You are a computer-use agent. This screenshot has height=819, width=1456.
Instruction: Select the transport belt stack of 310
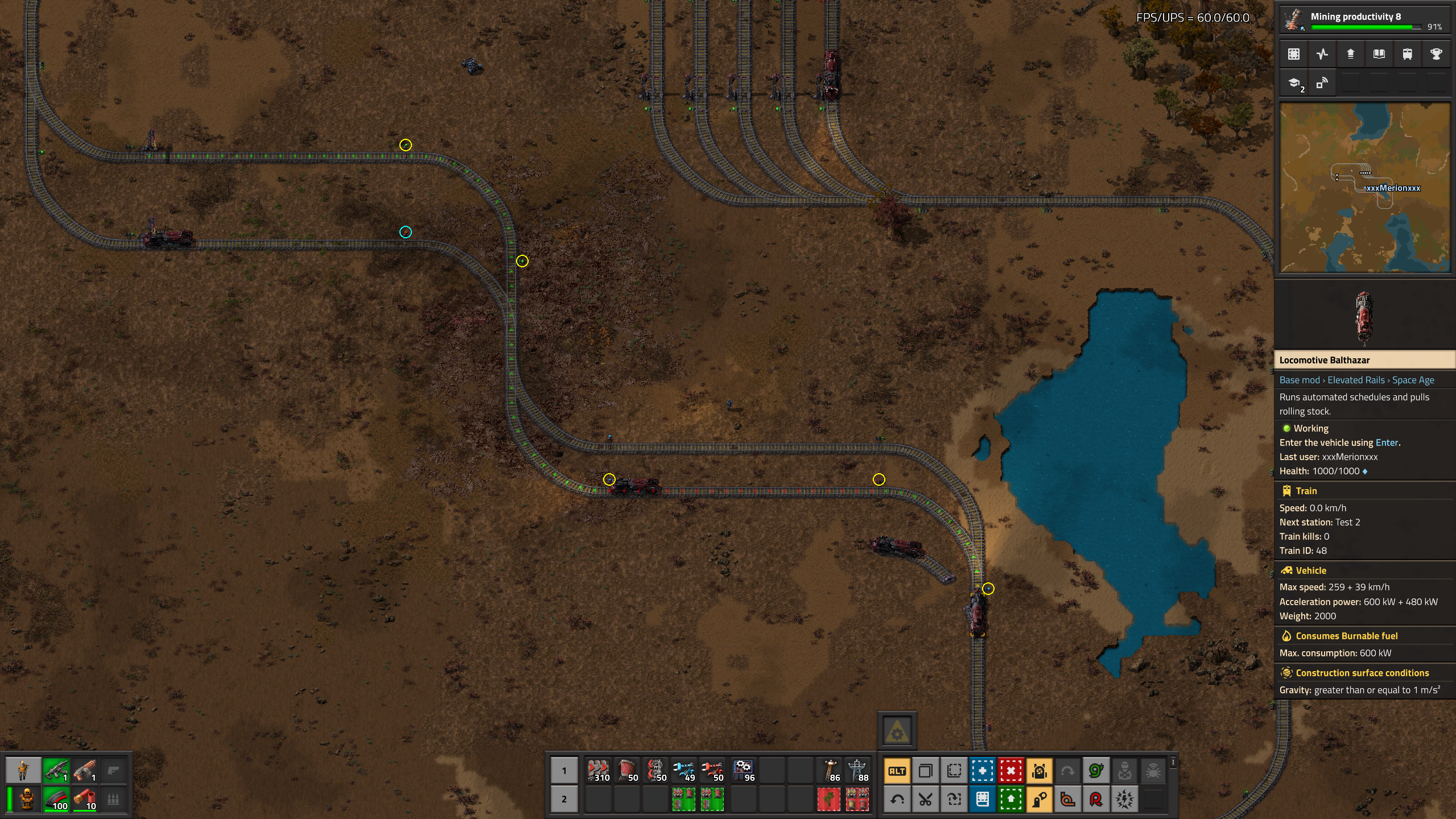598,771
